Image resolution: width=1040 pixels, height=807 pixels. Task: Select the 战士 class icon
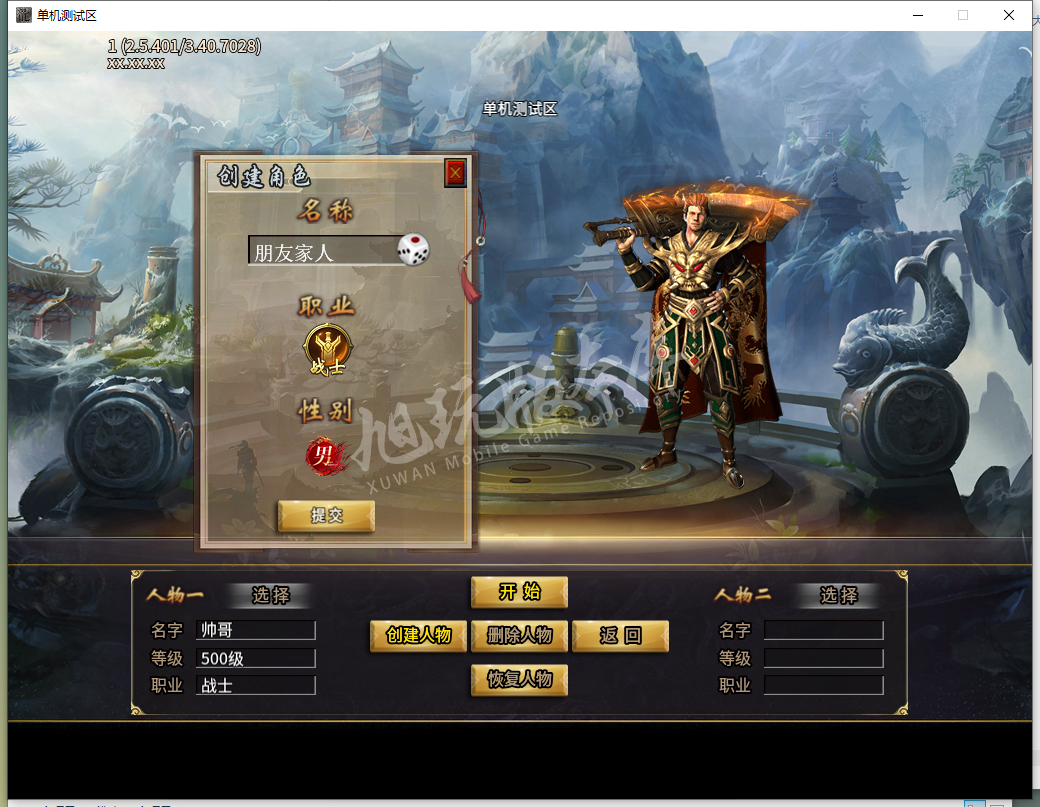(x=326, y=350)
